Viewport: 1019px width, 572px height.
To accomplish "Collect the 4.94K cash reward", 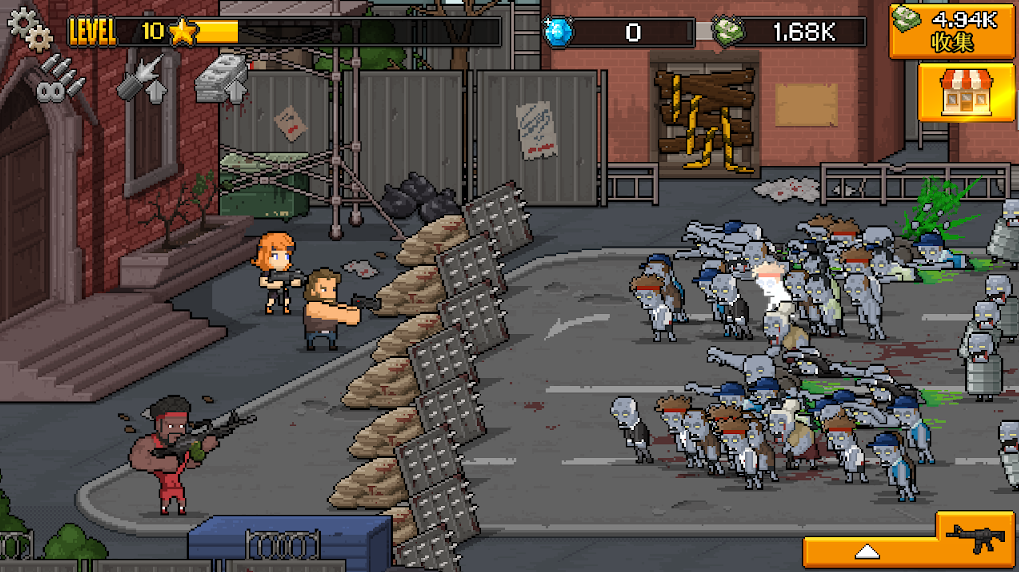I will [x=952, y=29].
